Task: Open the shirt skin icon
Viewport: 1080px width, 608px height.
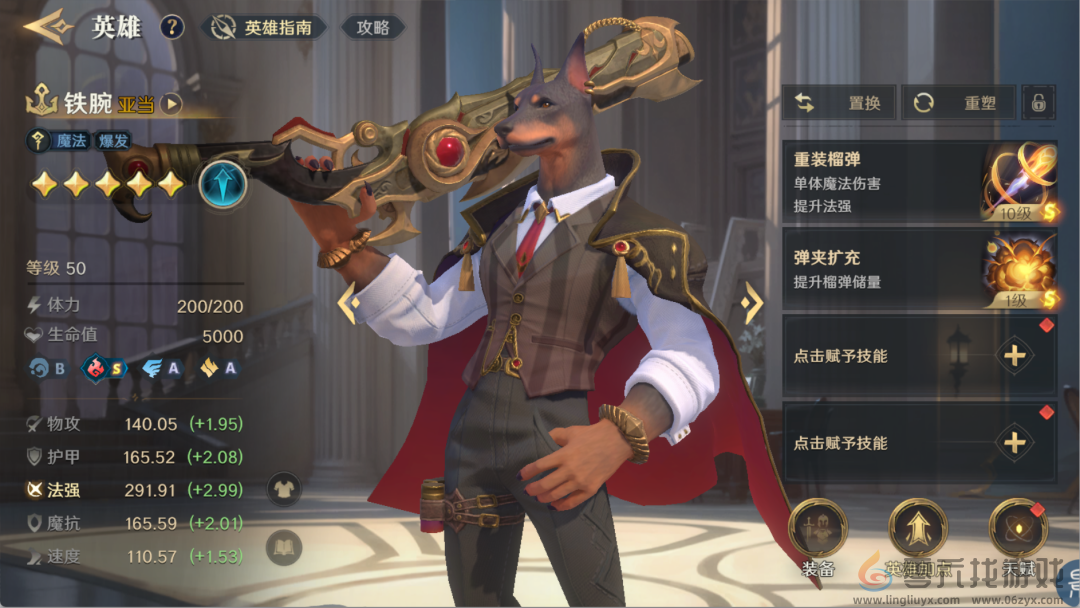Action: click(x=284, y=489)
